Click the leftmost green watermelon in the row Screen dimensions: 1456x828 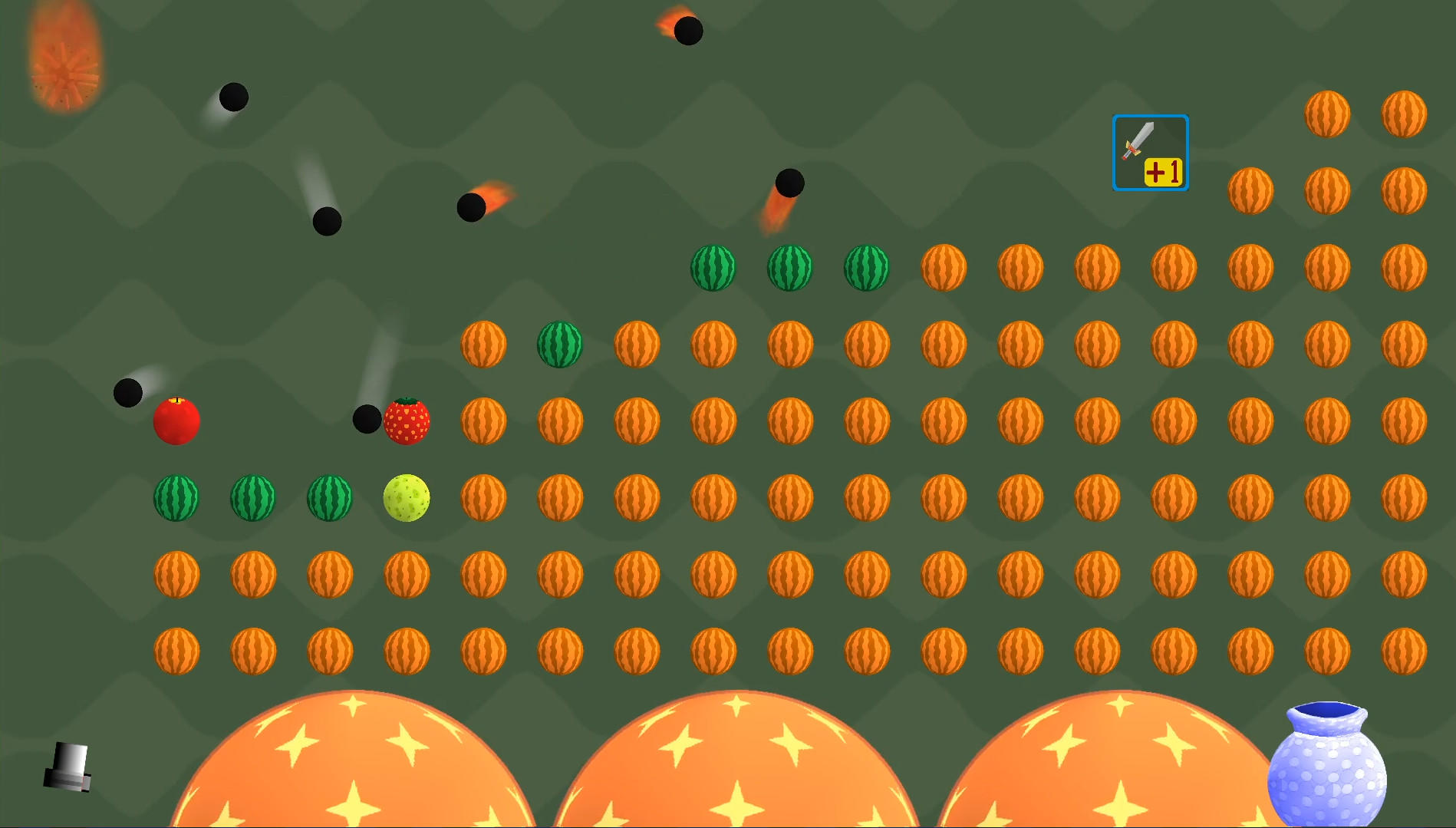point(176,499)
